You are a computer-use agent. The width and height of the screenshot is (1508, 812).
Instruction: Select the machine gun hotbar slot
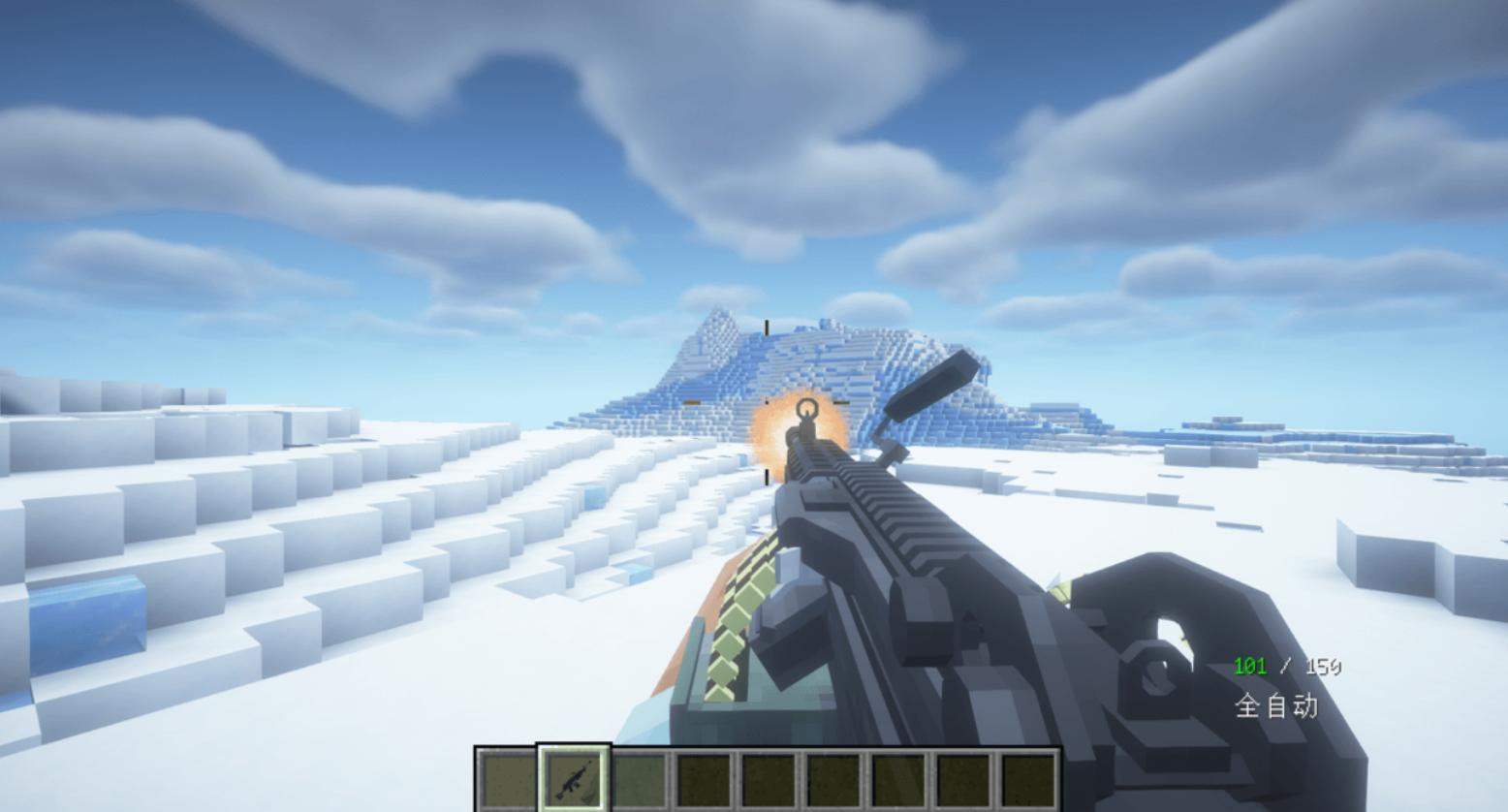574,778
